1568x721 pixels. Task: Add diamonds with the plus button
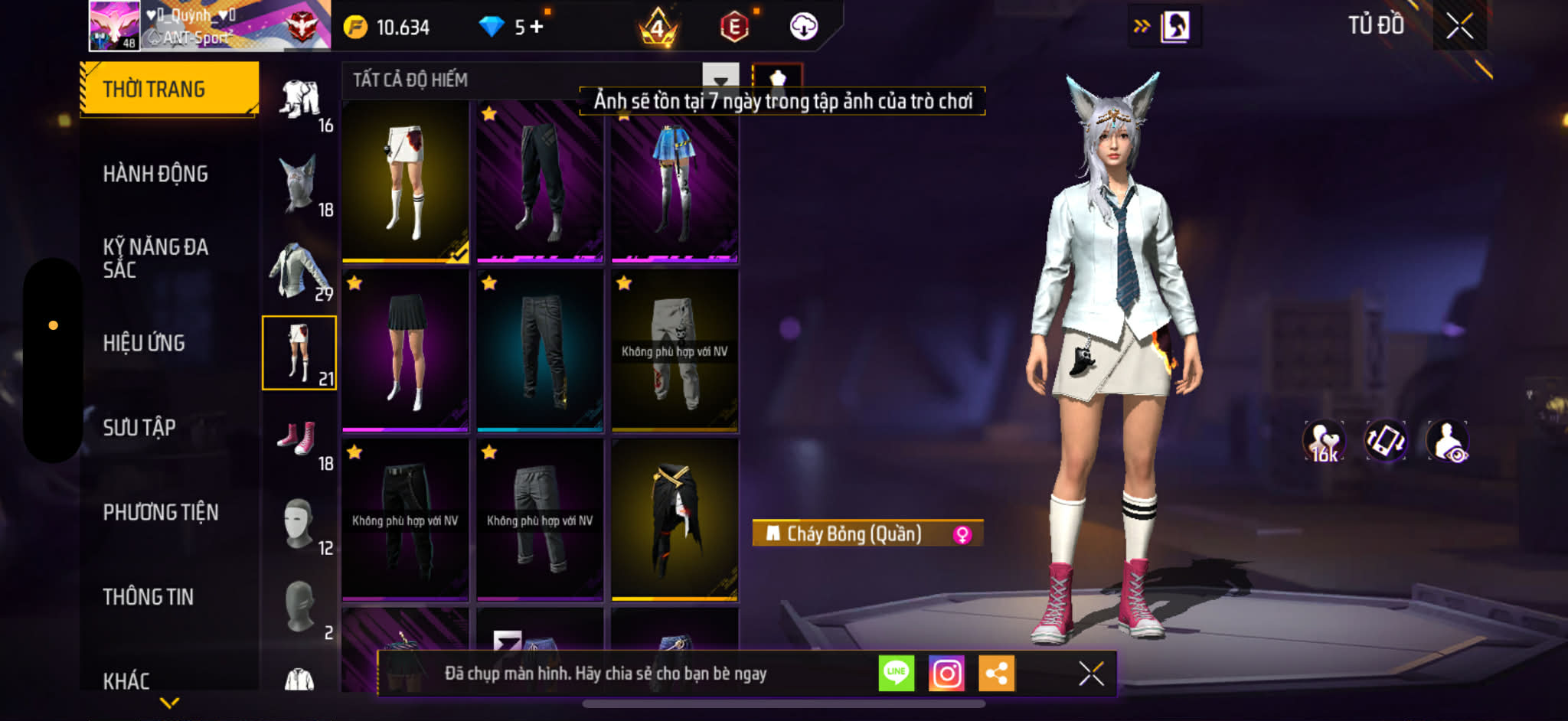[537, 27]
